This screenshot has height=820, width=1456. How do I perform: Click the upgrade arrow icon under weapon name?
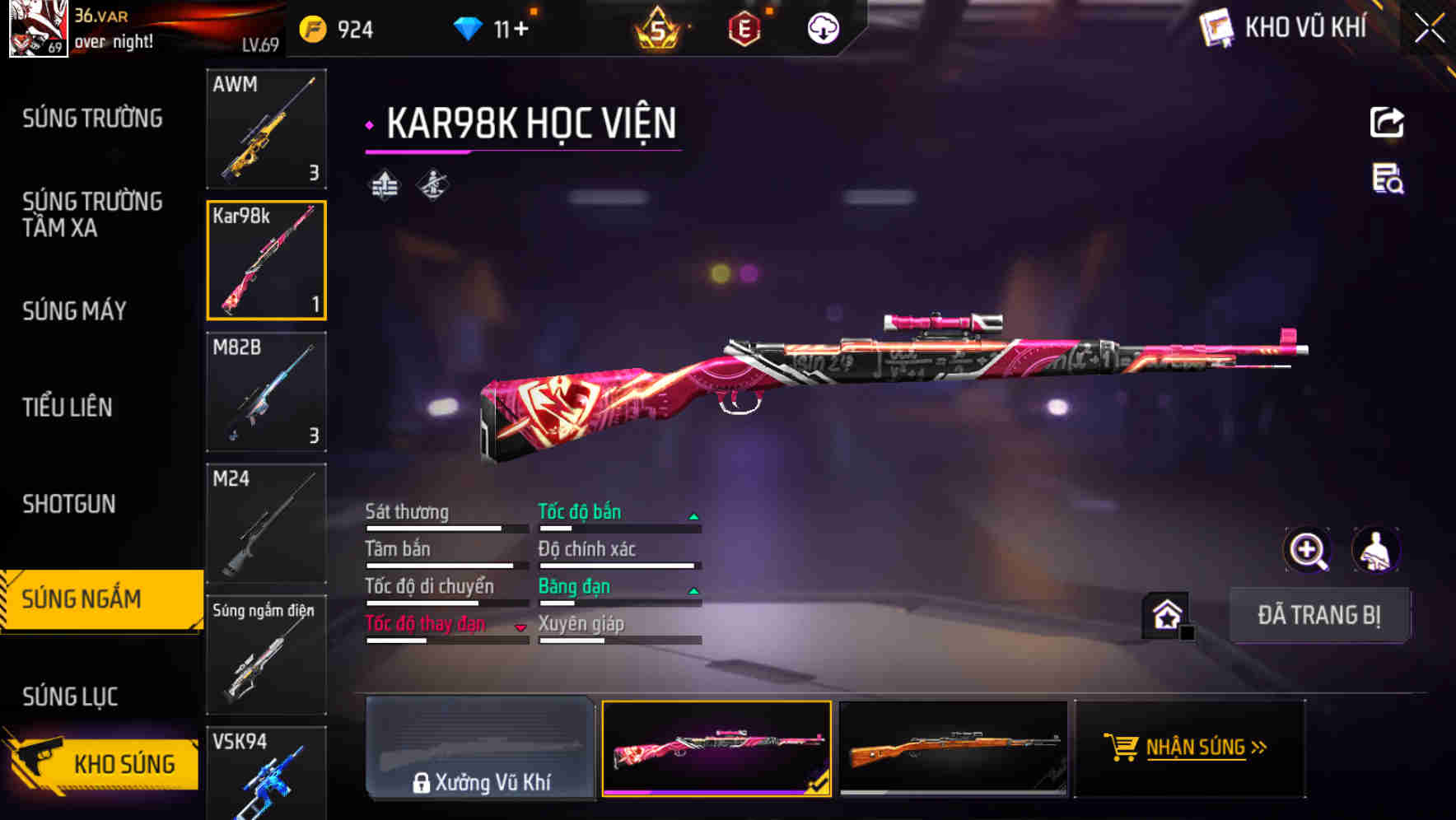coord(382,185)
